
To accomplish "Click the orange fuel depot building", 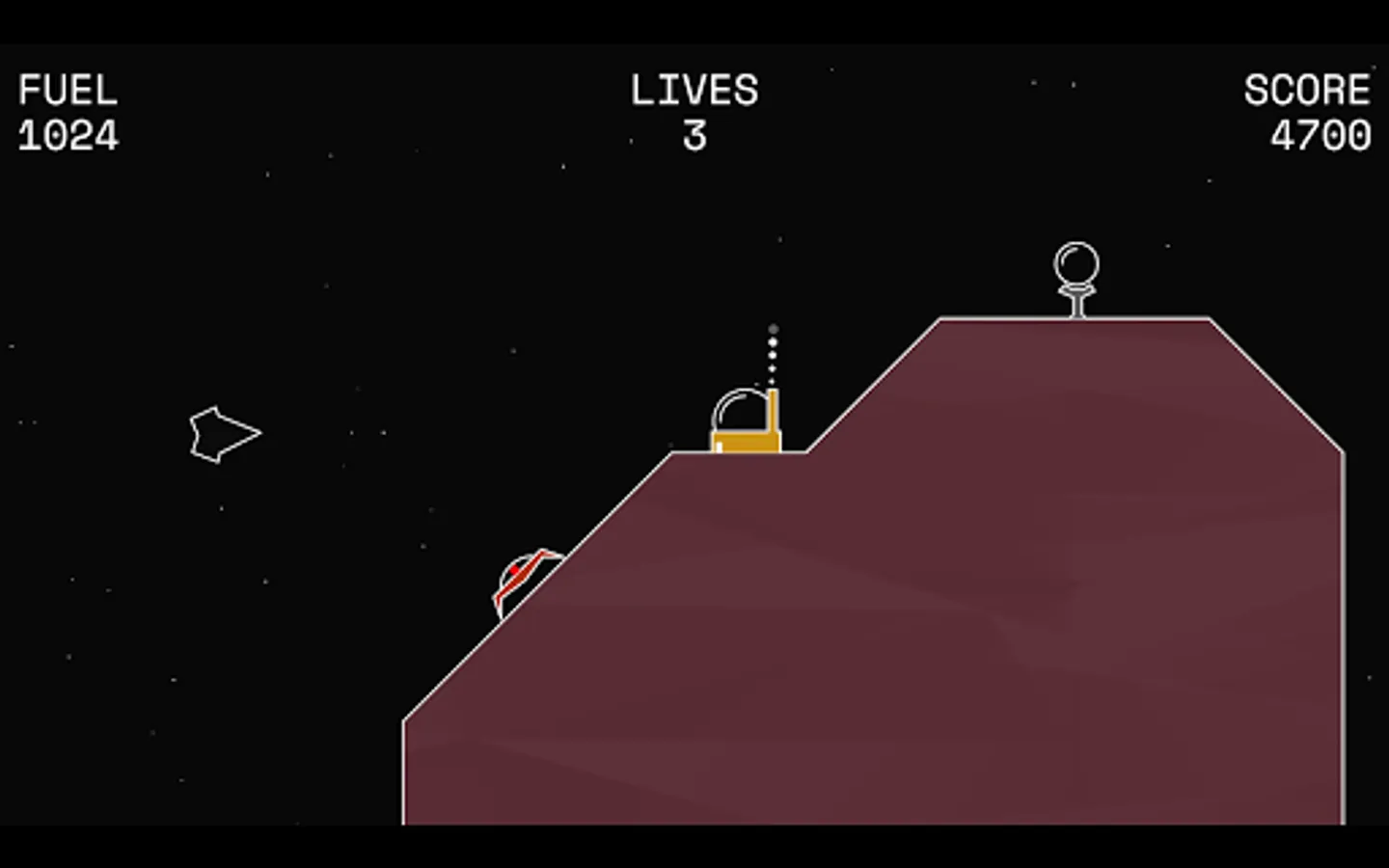I will [x=745, y=443].
